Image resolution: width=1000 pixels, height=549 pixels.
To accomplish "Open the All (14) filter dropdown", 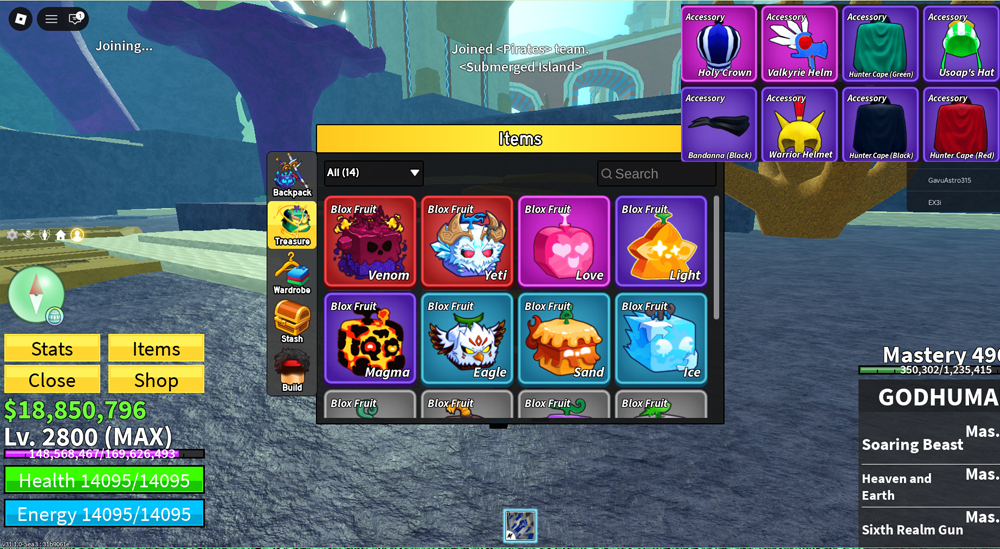I will tap(373, 173).
